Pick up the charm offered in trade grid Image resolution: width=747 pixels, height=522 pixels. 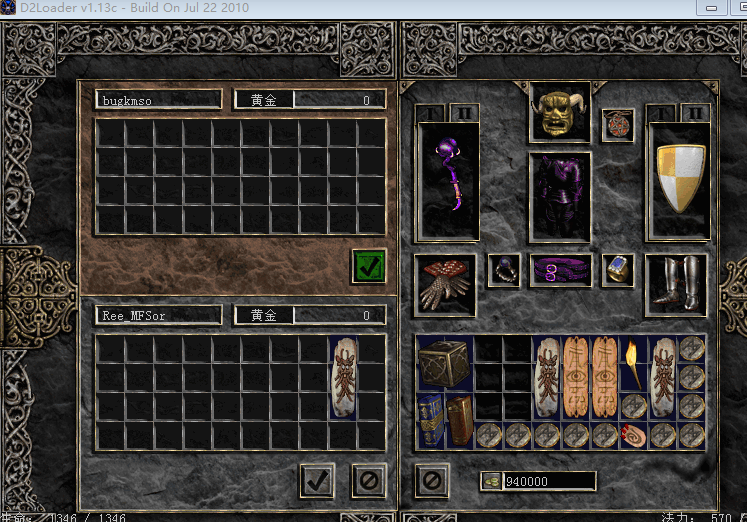click(x=343, y=377)
